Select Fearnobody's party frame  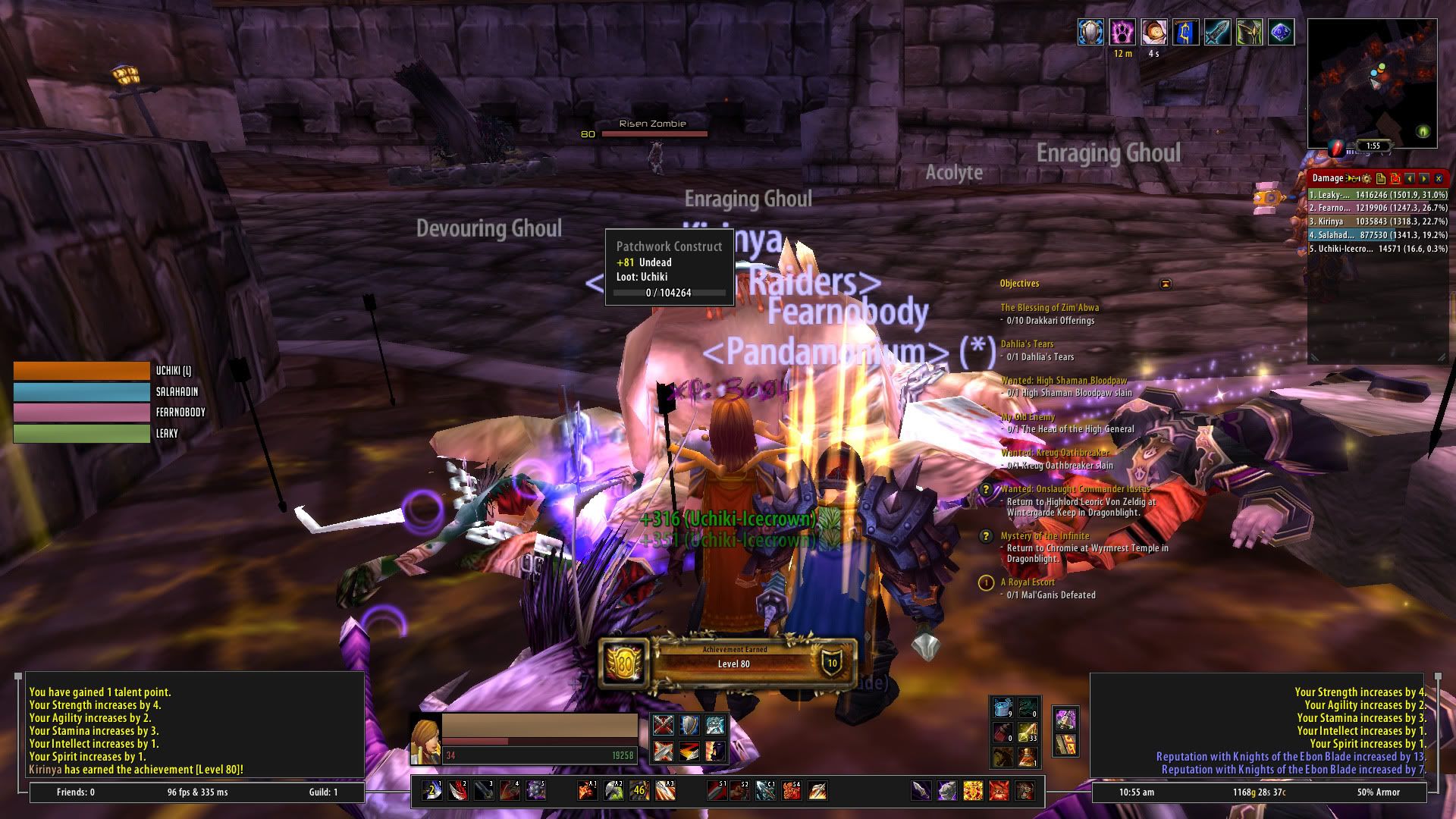pyautogui.click(x=82, y=413)
